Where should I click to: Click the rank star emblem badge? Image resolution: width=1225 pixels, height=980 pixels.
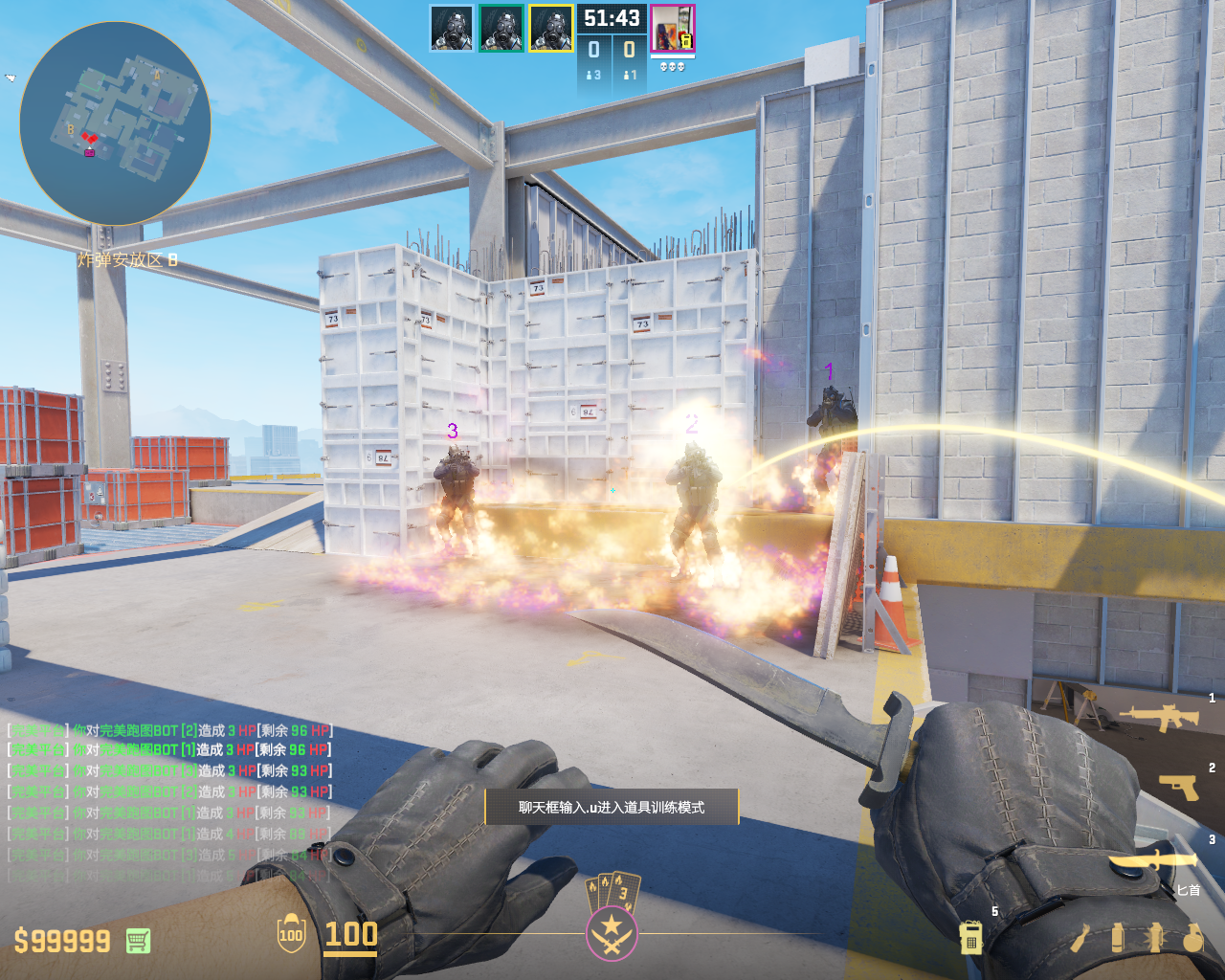(x=611, y=930)
